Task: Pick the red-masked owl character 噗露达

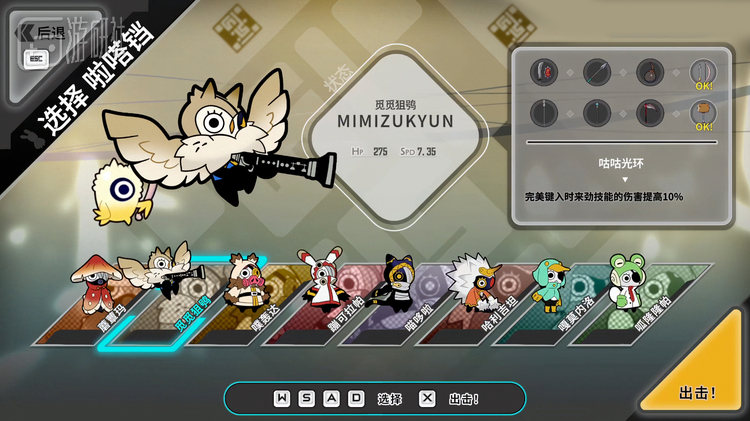Action: point(245,300)
